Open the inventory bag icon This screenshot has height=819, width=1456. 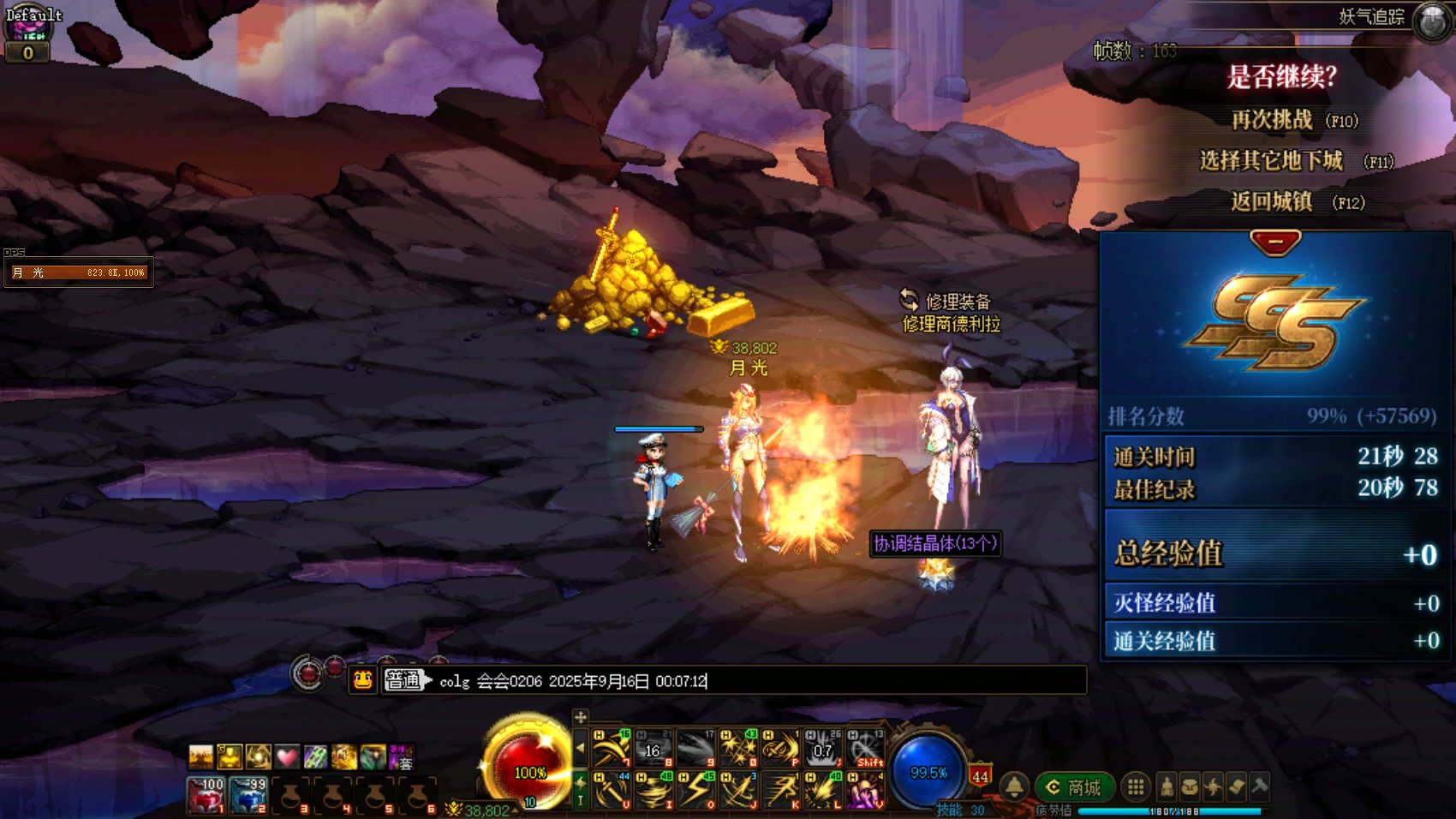[x=1190, y=786]
